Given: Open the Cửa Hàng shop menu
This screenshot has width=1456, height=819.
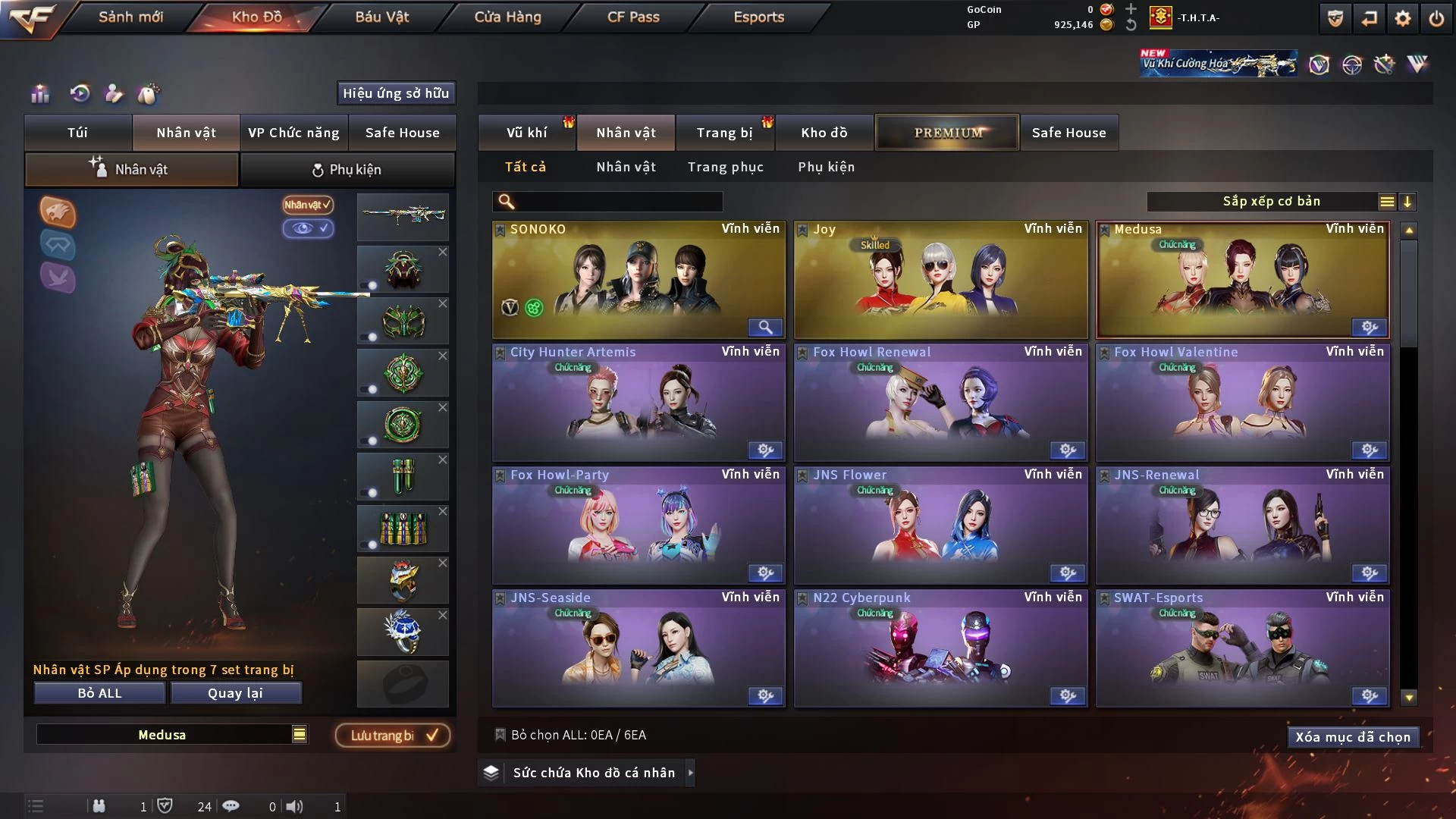Looking at the screenshot, I should click(507, 17).
